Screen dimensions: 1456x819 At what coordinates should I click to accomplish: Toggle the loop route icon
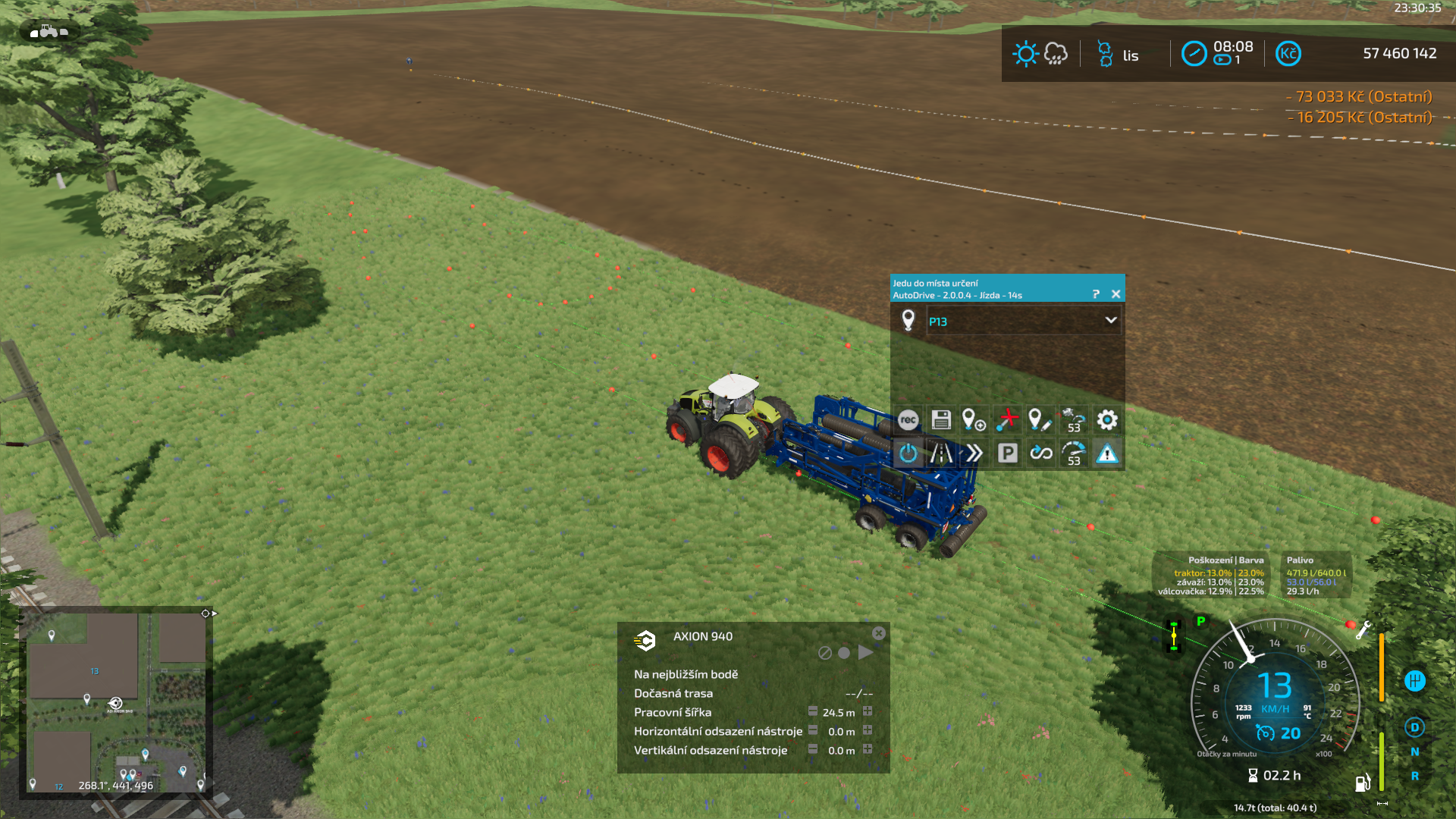click(x=1040, y=453)
